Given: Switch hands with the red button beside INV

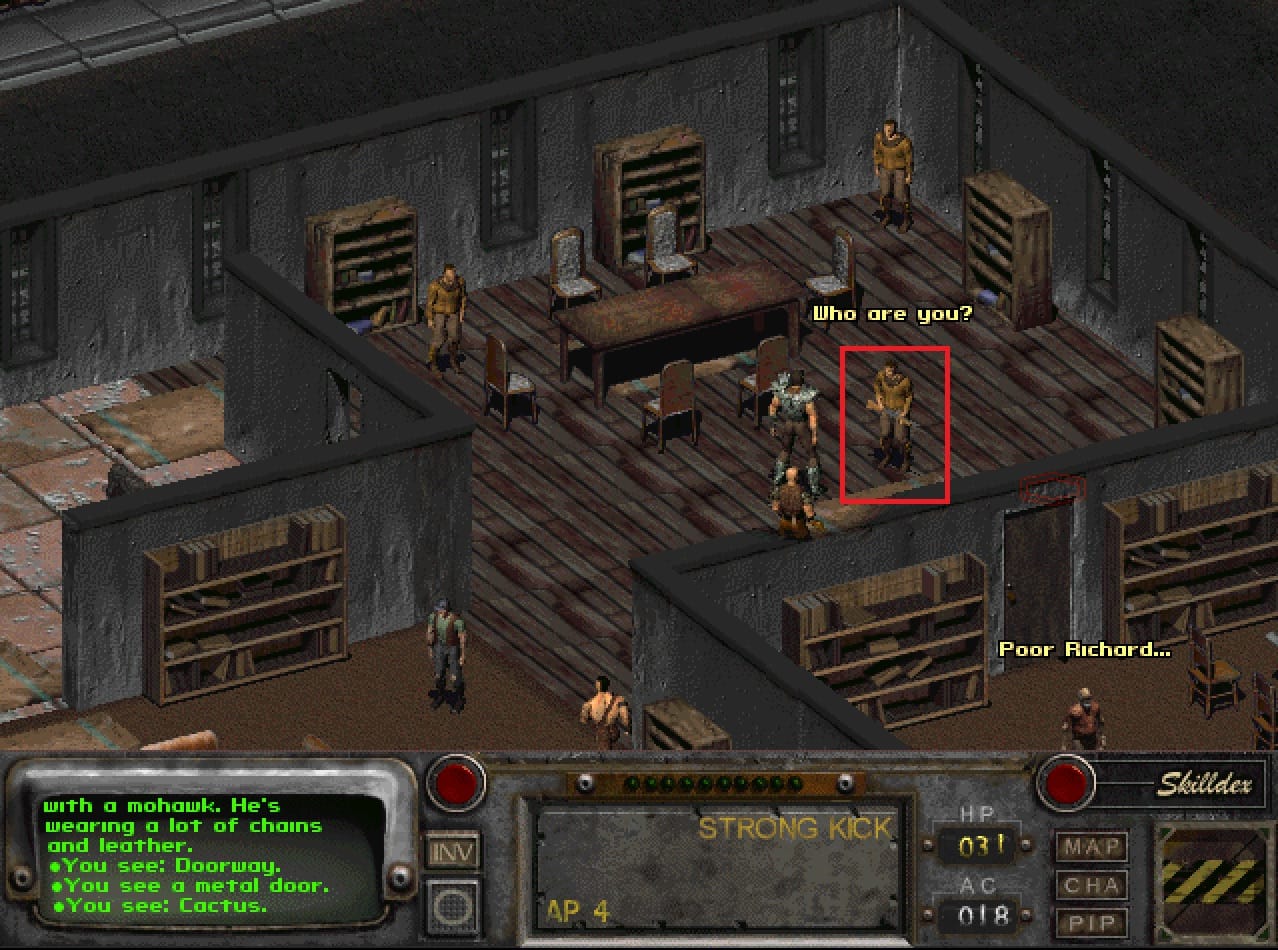Looking at the screenshot, I should (x=456, y=784).
